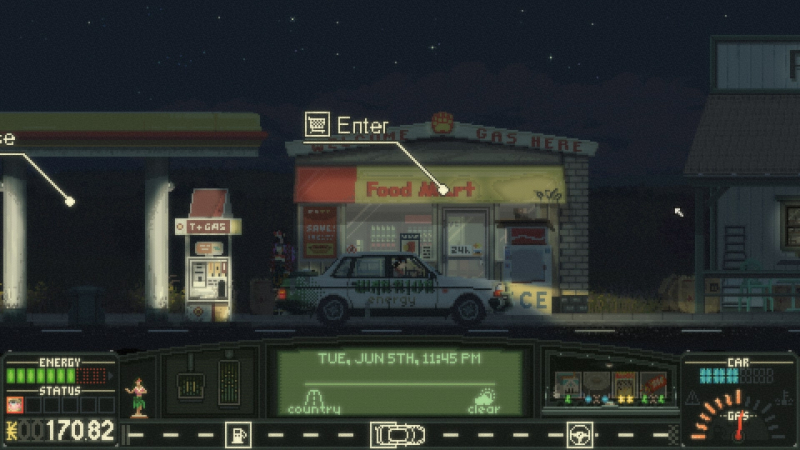Open the glovebox item tray
Screen dimensions: 800x450
(x=611, y=385)
